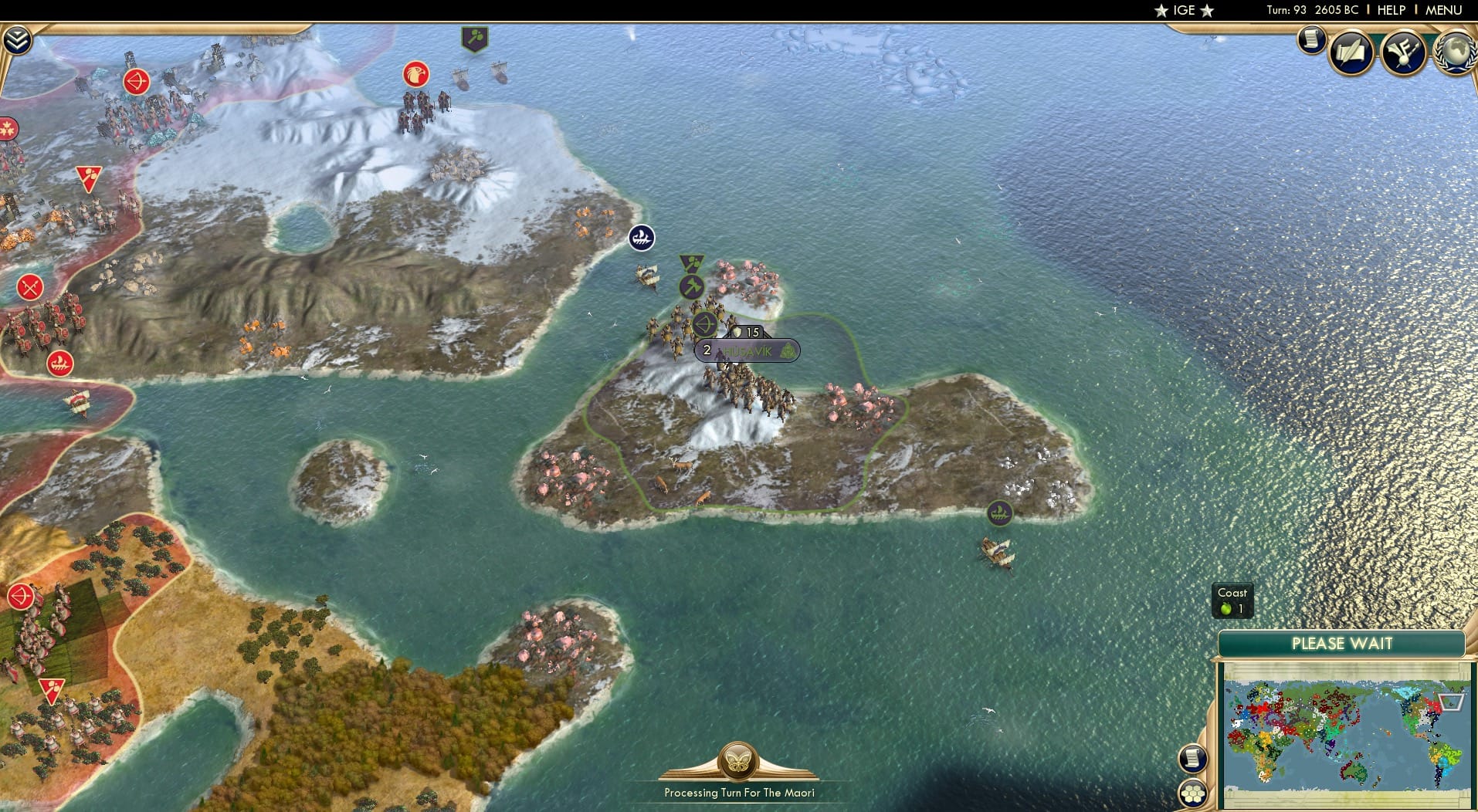Select the dark blue trireme unit flag
Screen dimensions: 1478x812
[642, 237]
